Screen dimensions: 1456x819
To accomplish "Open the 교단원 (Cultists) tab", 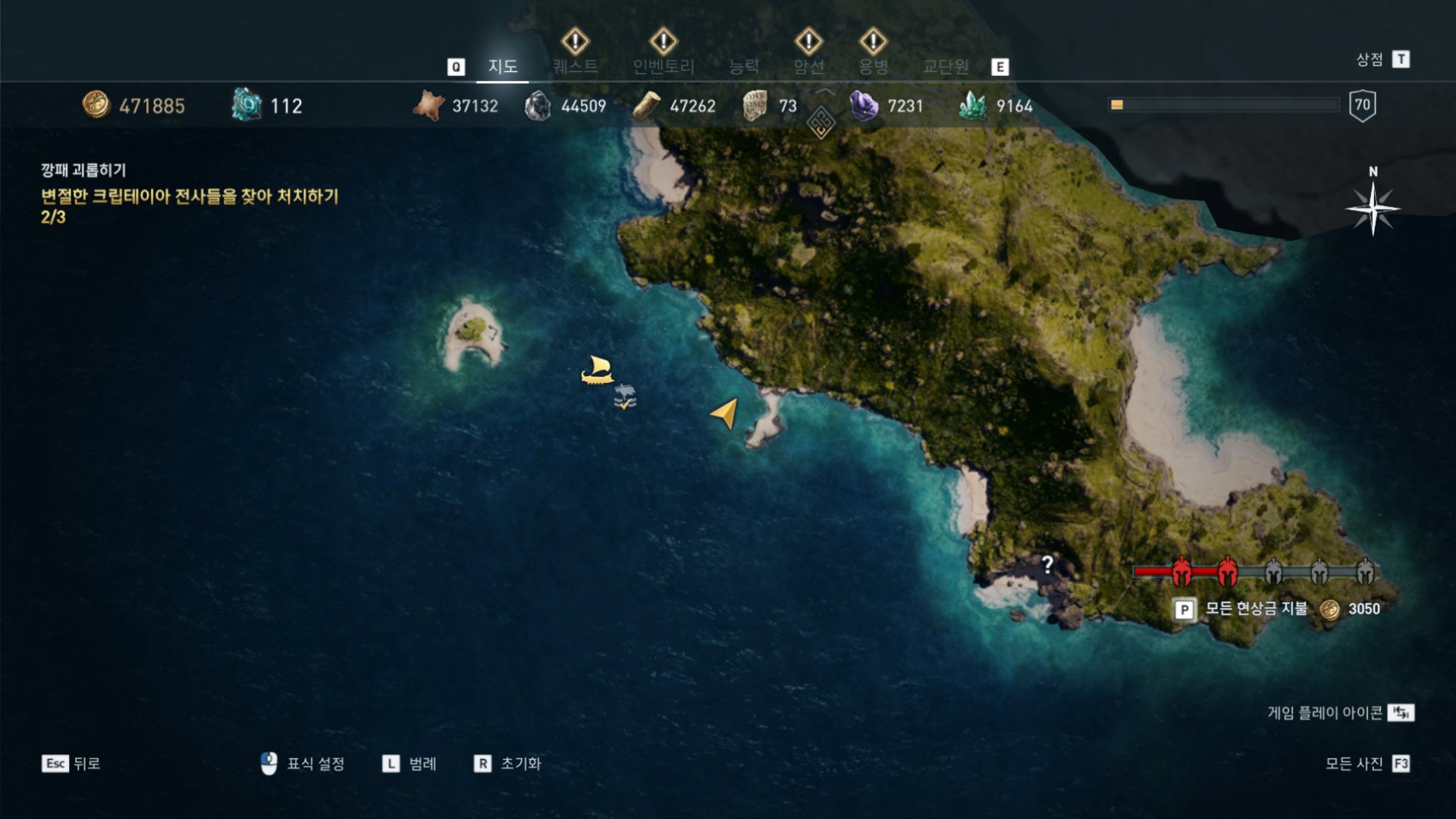I will pyautogui.click(x=946, y=67).
